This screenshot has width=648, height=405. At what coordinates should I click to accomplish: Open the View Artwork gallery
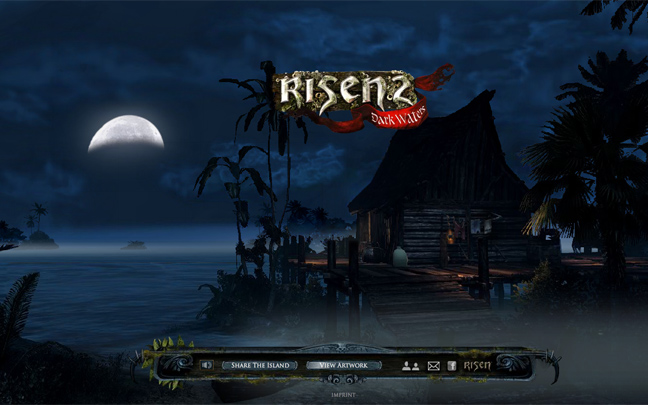click(344, 365)
